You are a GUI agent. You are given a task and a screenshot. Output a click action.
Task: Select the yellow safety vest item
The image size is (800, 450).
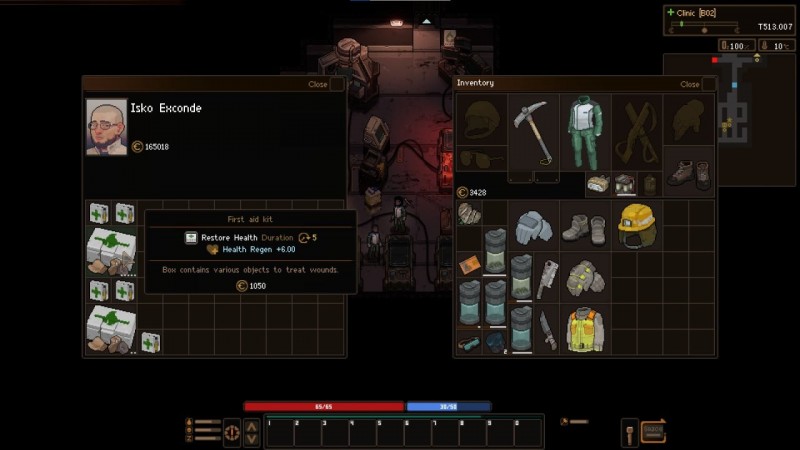(x=585, y=330)
